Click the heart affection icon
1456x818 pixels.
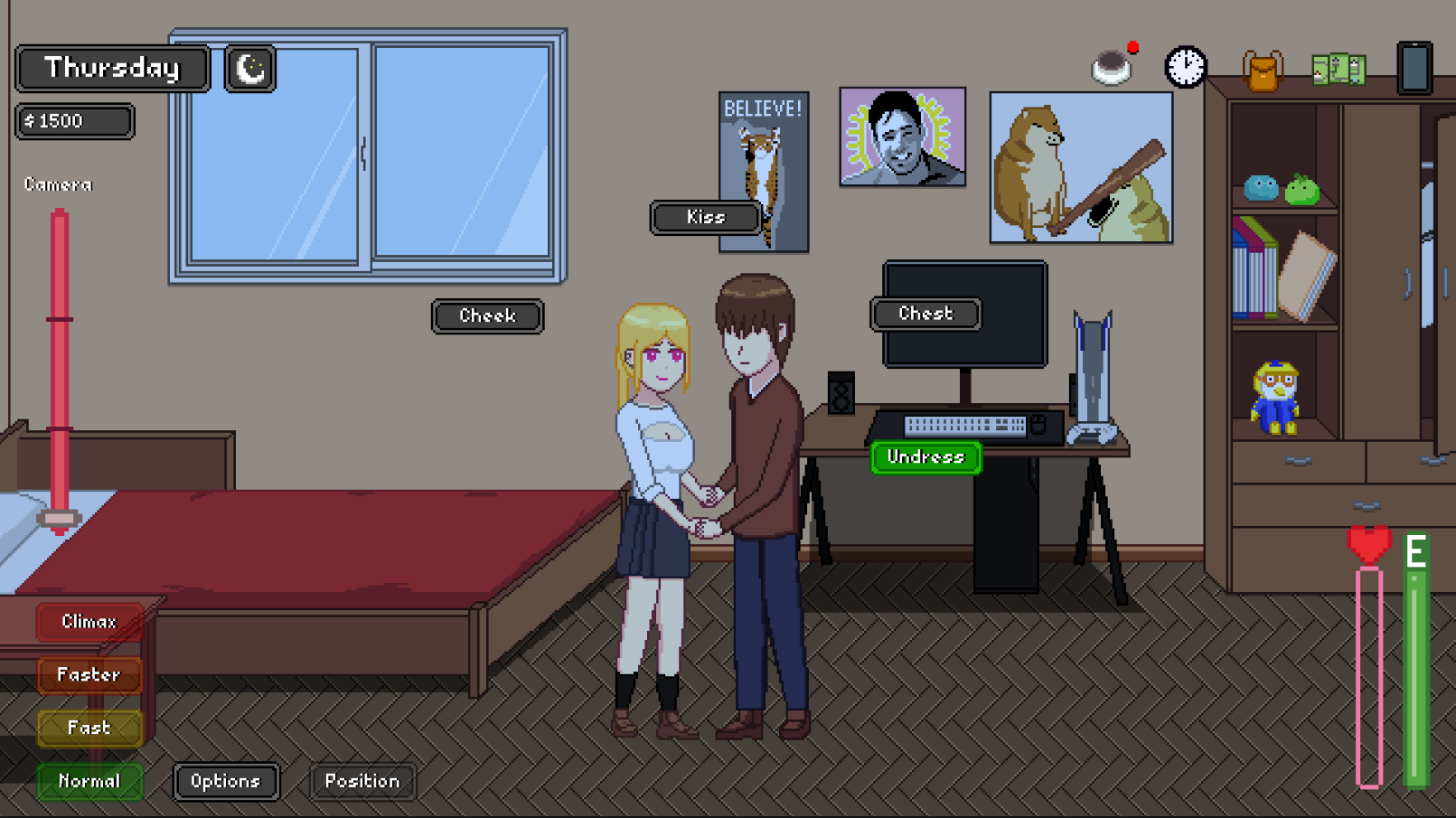1367,544
